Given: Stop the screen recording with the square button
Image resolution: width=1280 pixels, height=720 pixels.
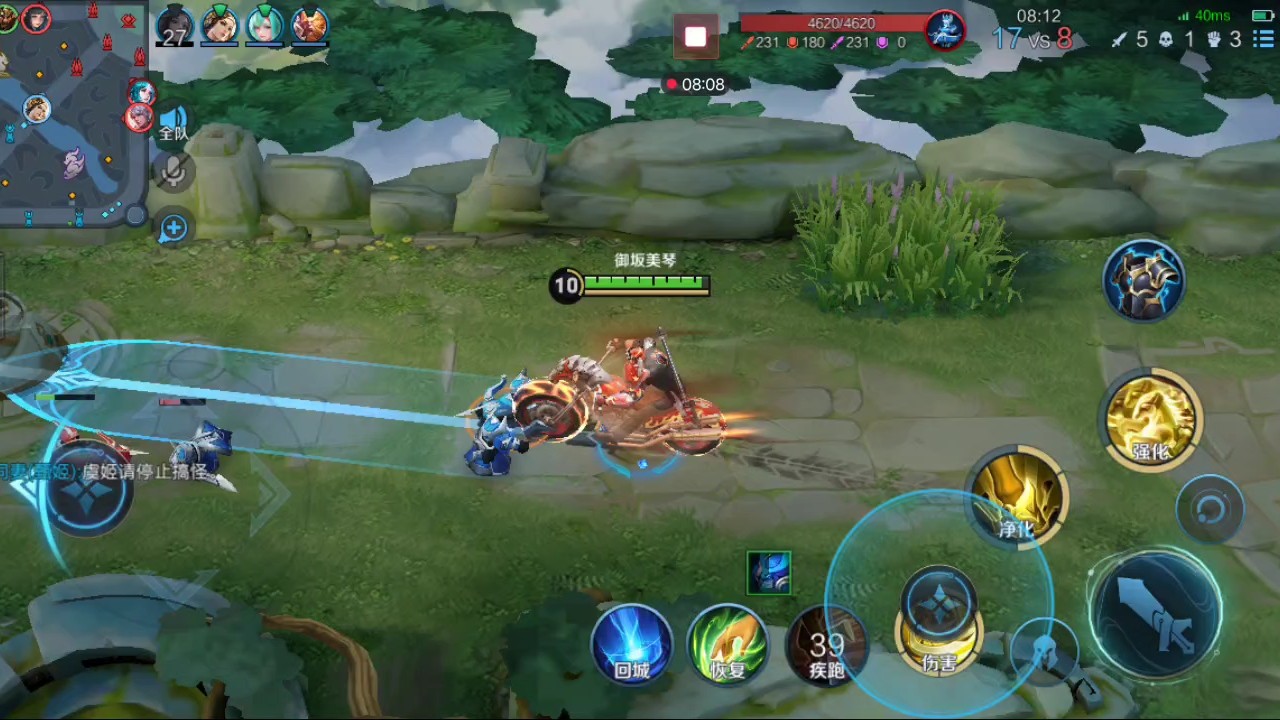Looking at the screenshot, I should click(x=695, y=38).
